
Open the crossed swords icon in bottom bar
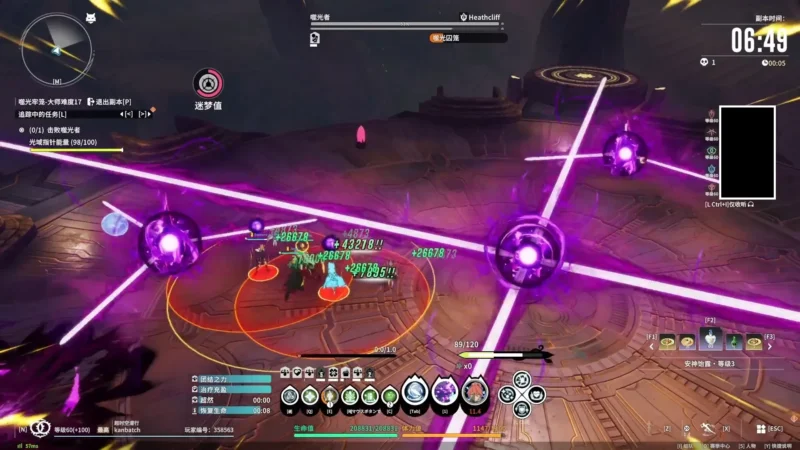[706, 429]
